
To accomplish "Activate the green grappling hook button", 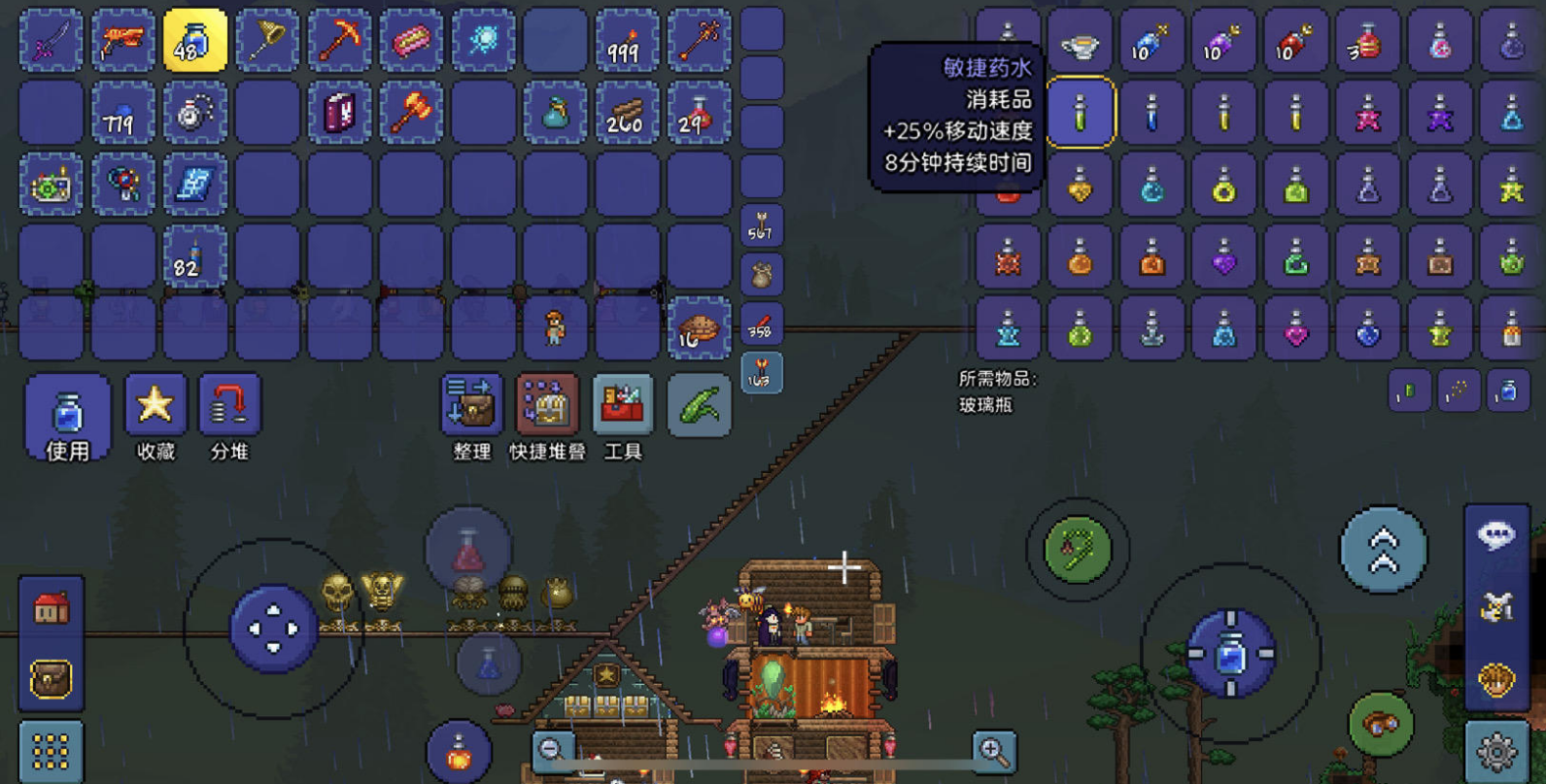I will [1078, 550].
